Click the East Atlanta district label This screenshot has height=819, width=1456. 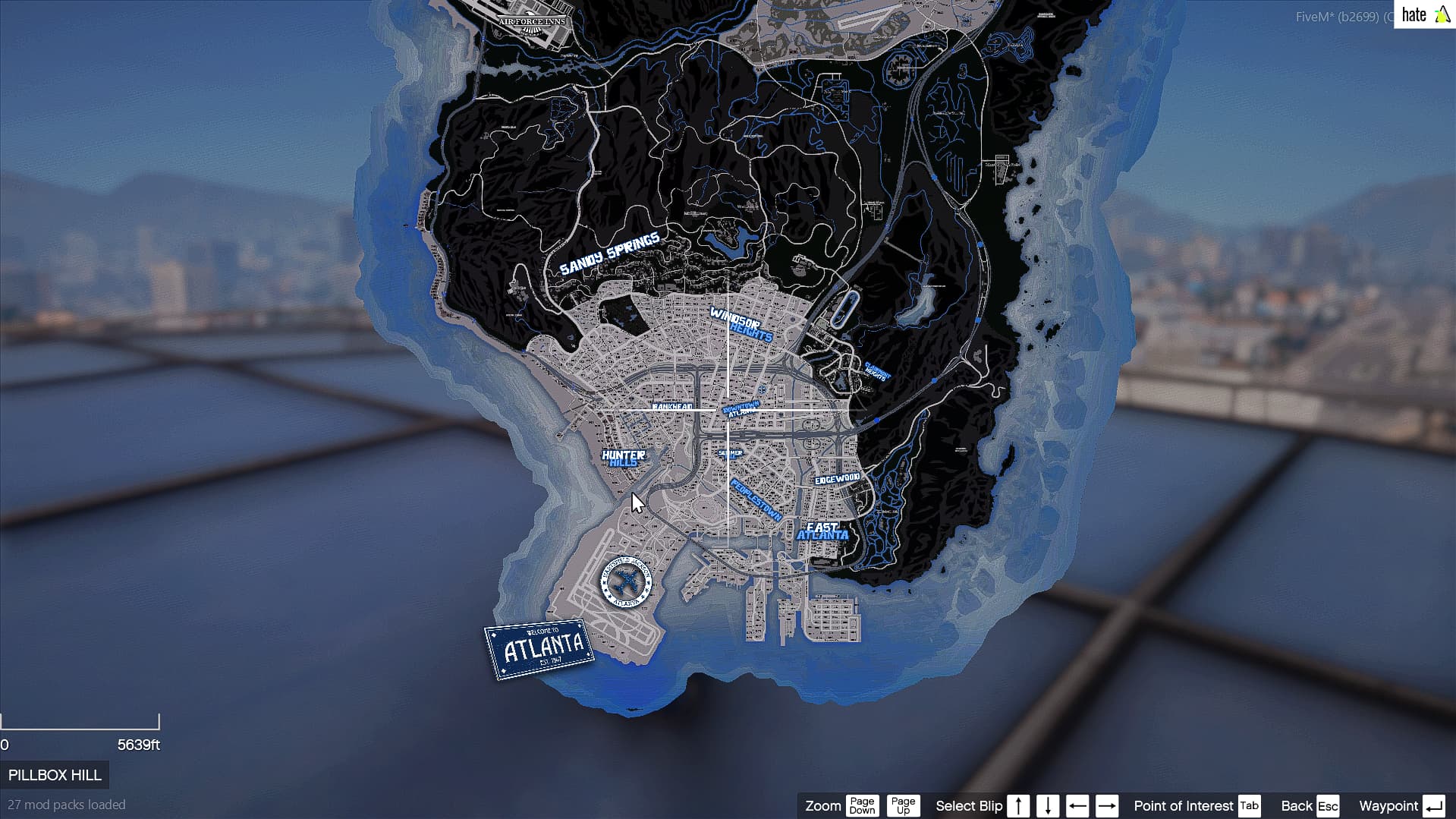coord(823,530)
